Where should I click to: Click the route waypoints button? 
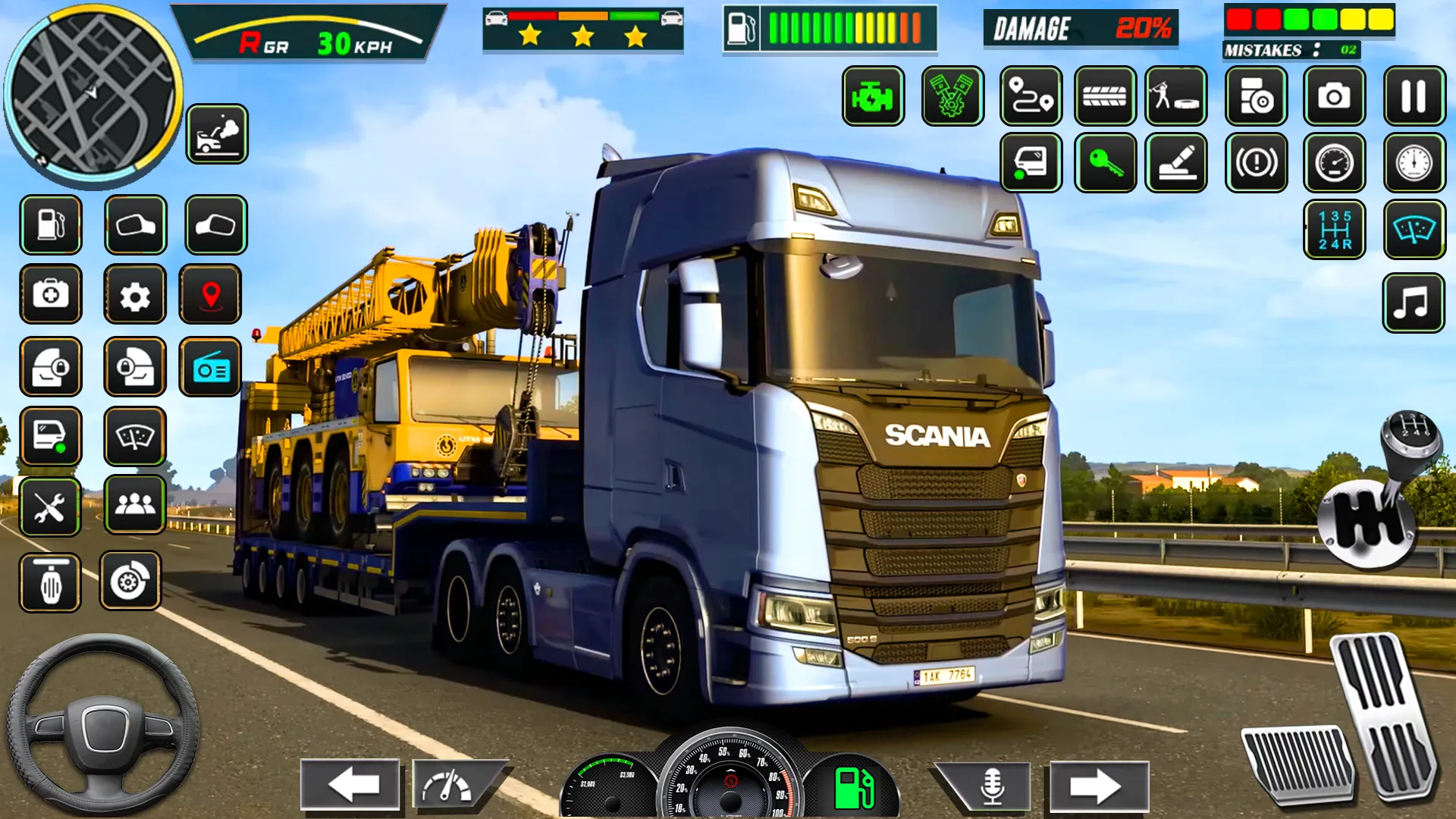pyautogui.click(x=1031, y=96)
